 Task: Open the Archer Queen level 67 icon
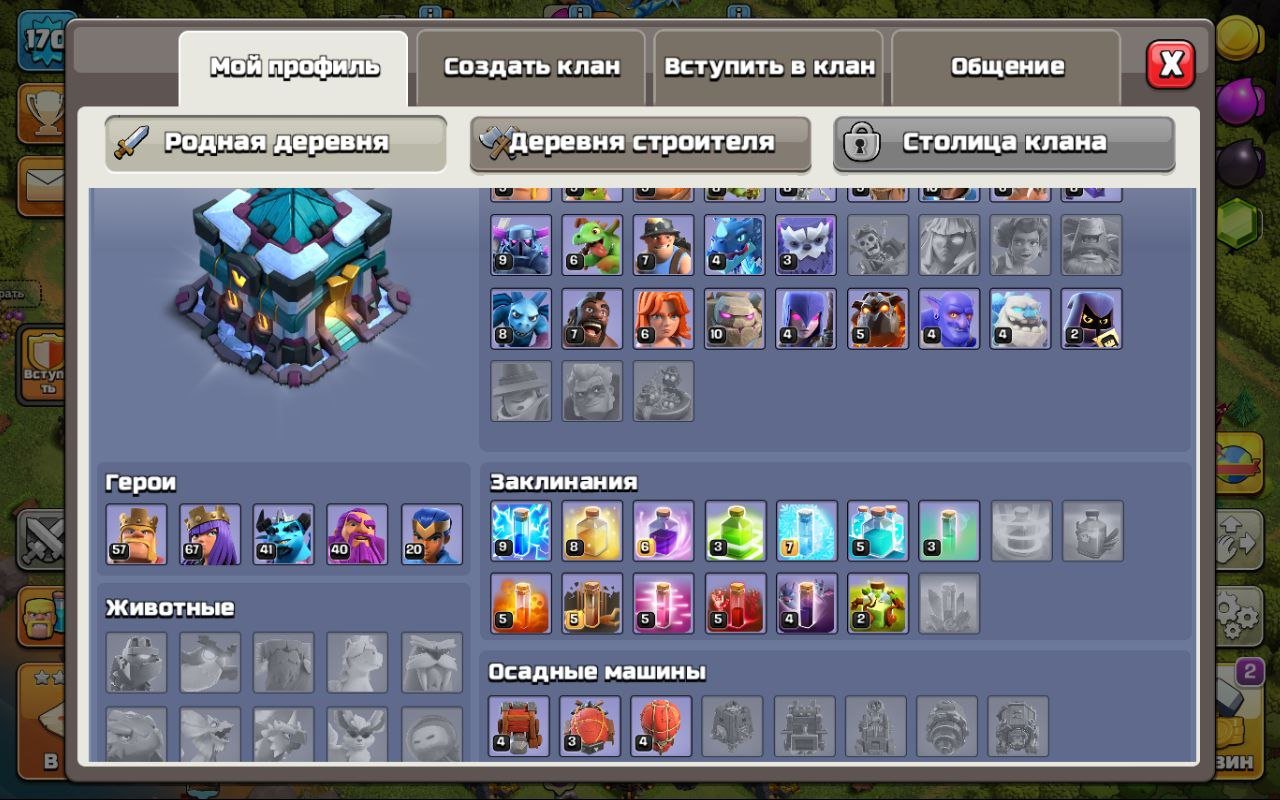pos(209,534)
